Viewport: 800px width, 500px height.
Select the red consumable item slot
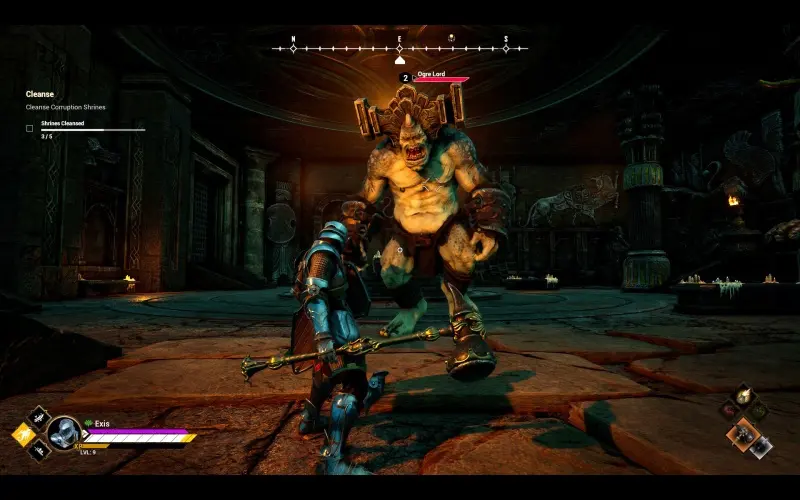[x=727, y=408]
